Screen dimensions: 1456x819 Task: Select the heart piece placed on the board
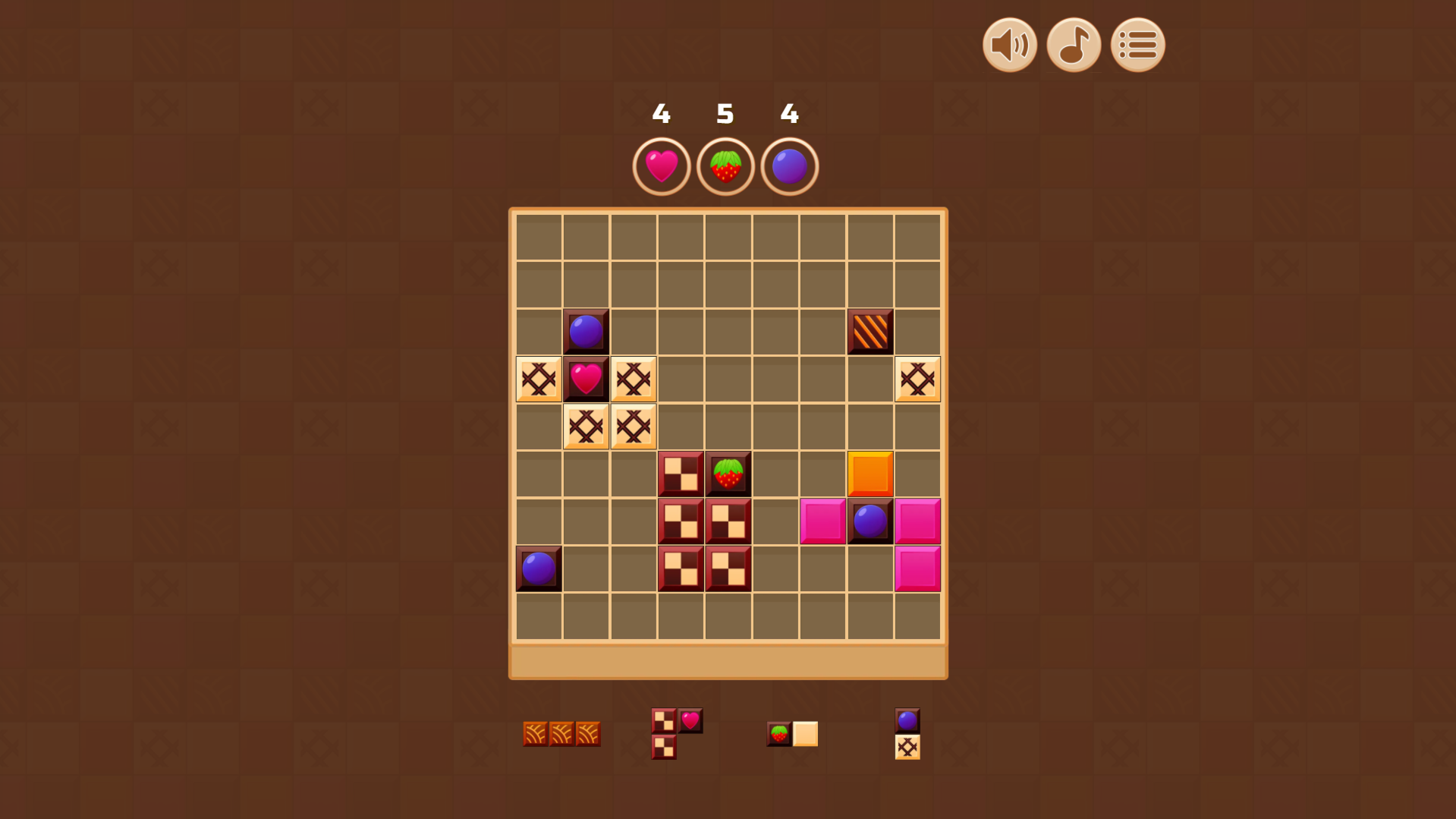(x=586, y=379)
